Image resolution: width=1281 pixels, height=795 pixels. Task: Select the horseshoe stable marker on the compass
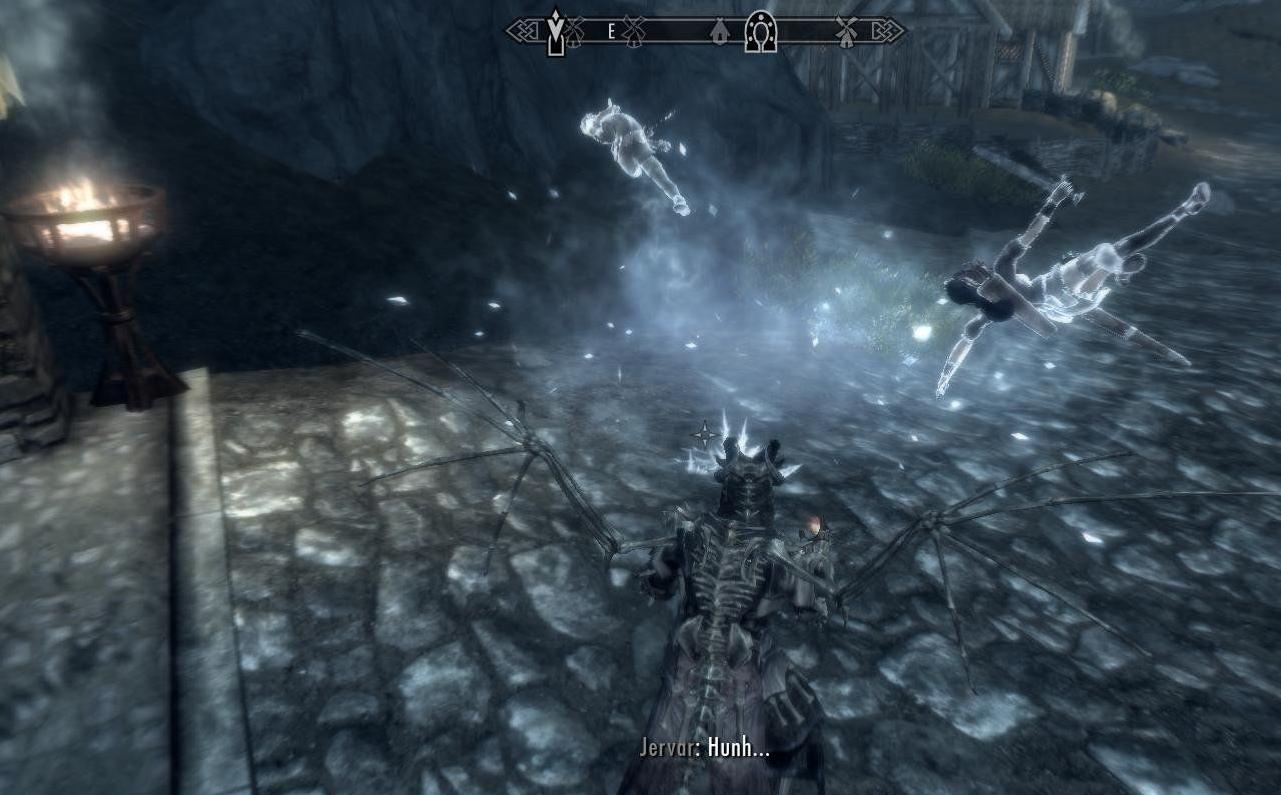(x=760, y=32)
